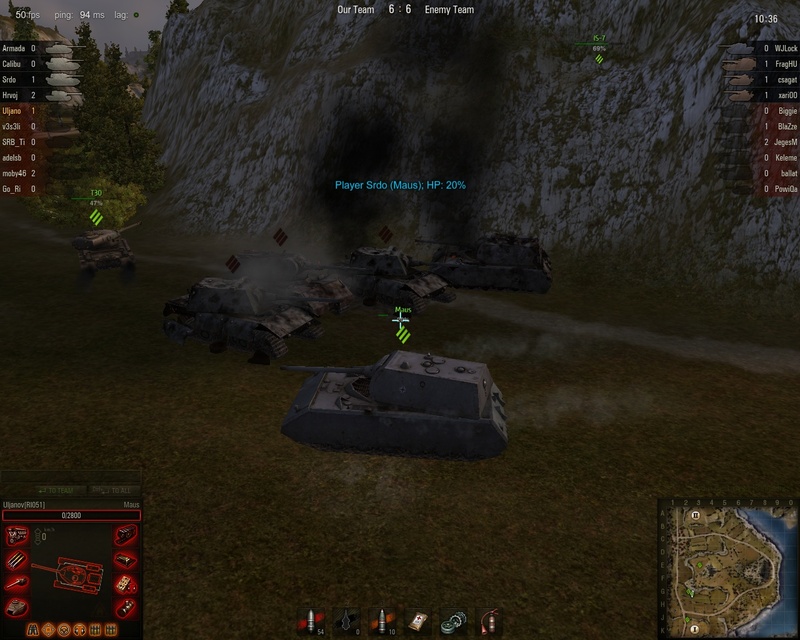Open the battle minimap

tap(728, 567)
